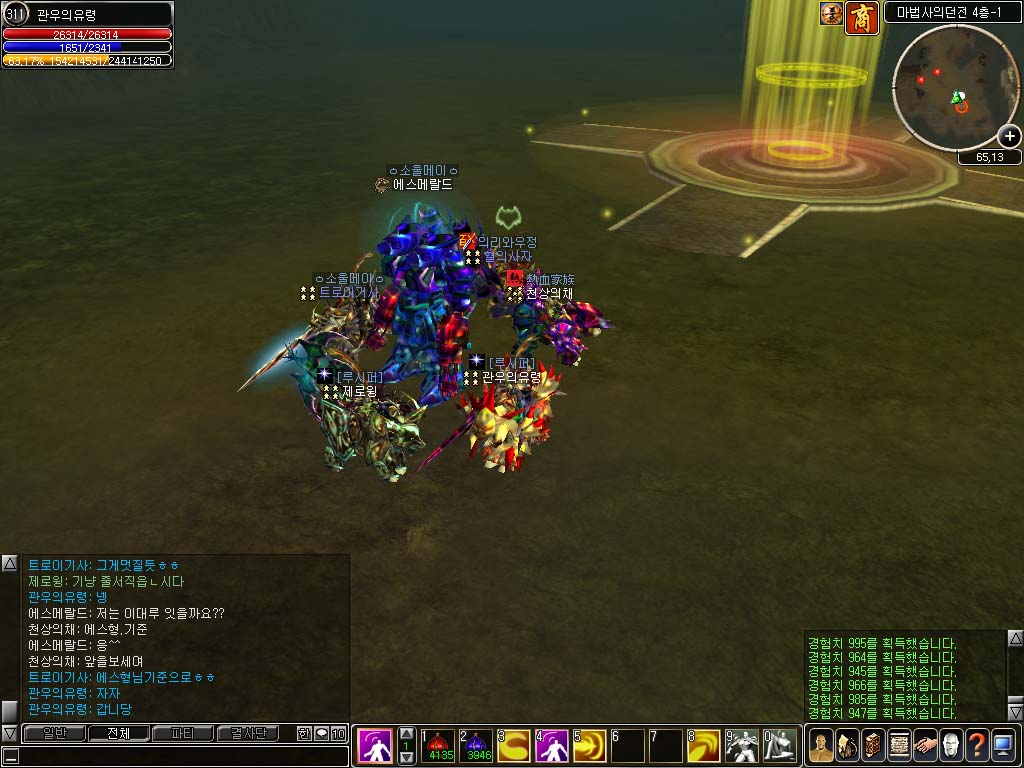Cast the yellow burst skill in slot 5
Viewport: 1024px width, 768px height.
[590, 746]
